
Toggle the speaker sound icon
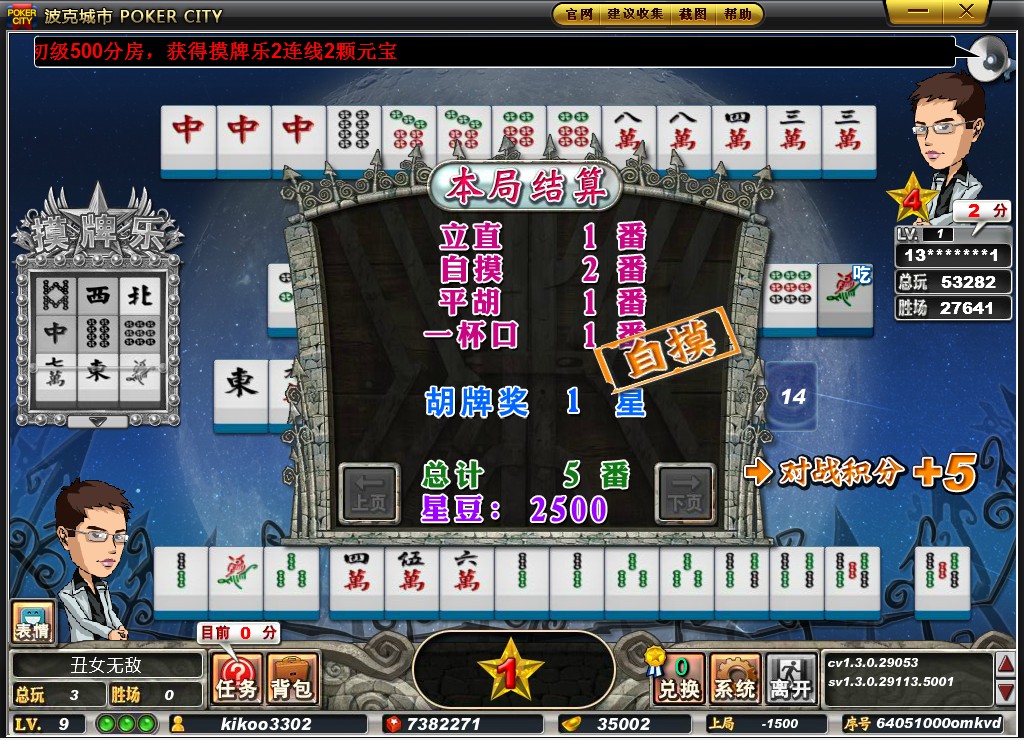pos(990,60)
